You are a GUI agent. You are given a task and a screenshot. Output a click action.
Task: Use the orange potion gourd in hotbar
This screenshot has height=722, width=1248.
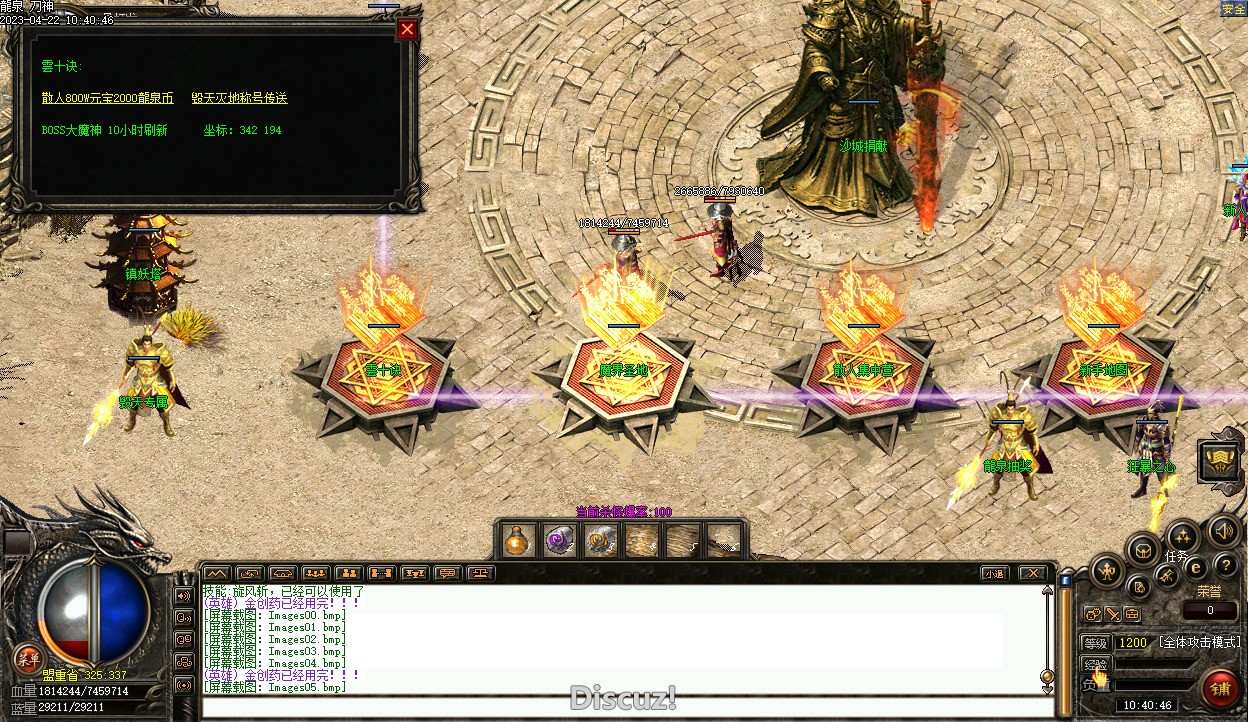point(517,541)
